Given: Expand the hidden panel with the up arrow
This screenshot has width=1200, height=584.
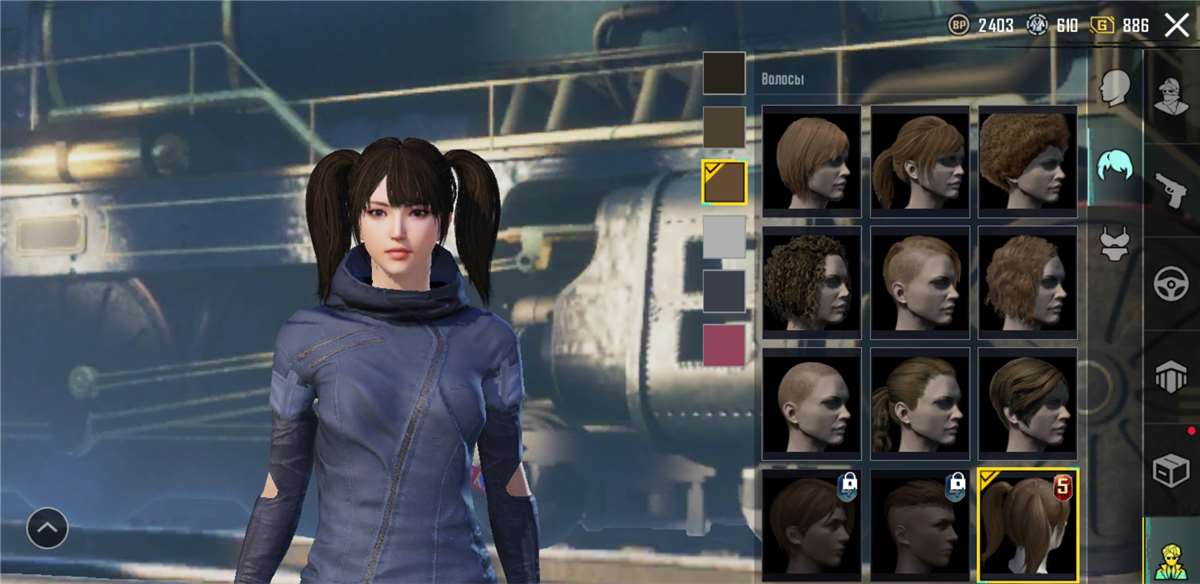Looking at the screenshot, I should pos(47,527).
